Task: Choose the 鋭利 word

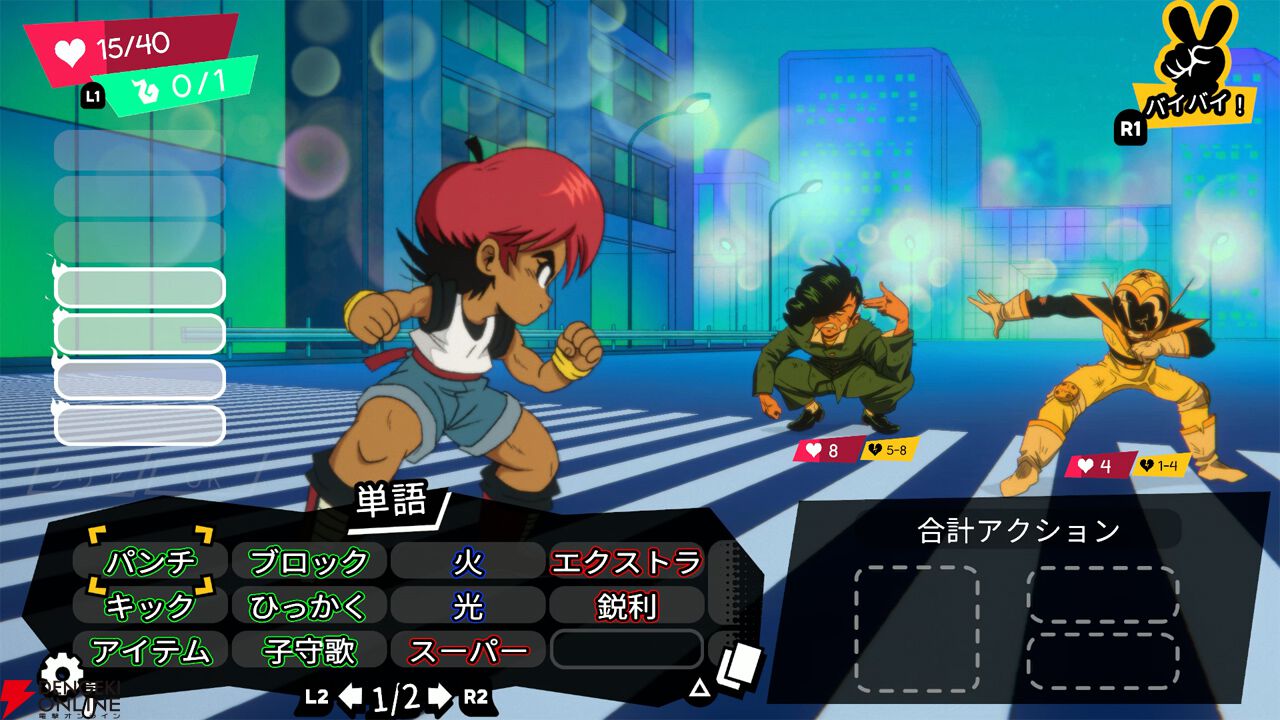Action: 625,606
